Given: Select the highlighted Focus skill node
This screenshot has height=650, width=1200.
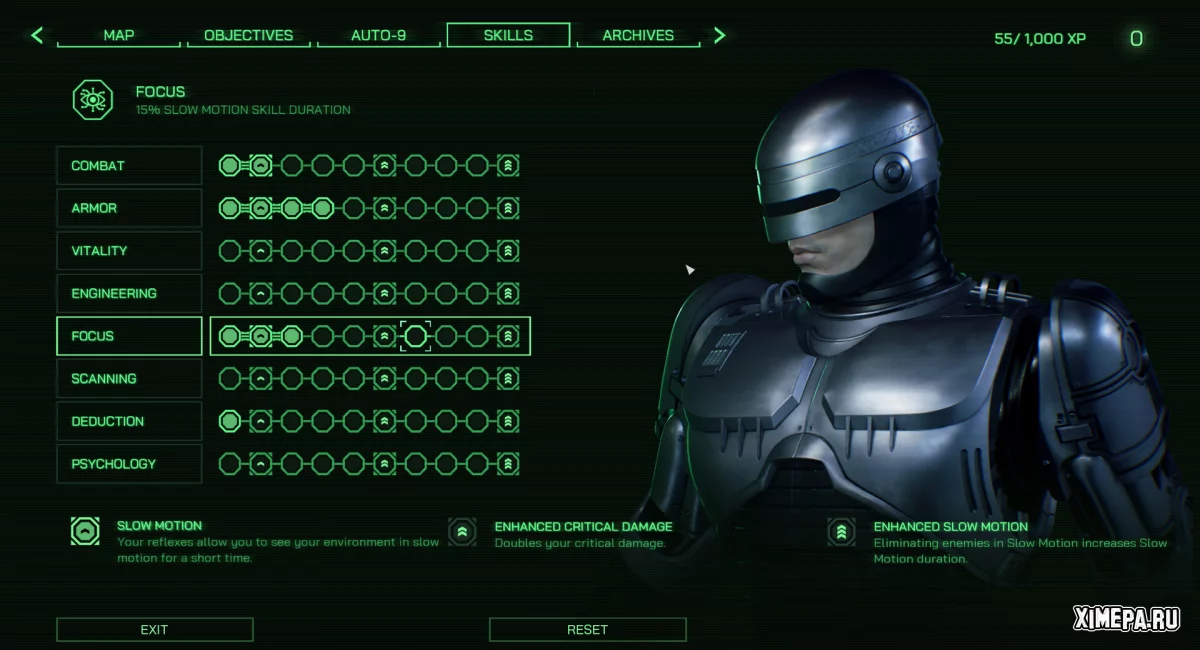Looking at the screenshot, I should [415, 337].
